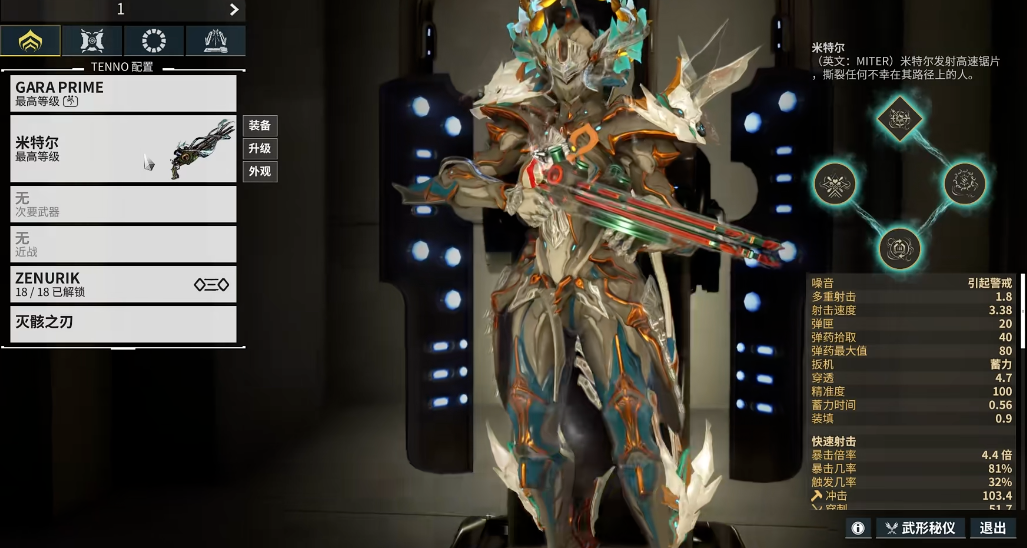Screen dimensions: 1027x548
Task: Switch to the sentinel companion tab
Action: coord(92,41)
